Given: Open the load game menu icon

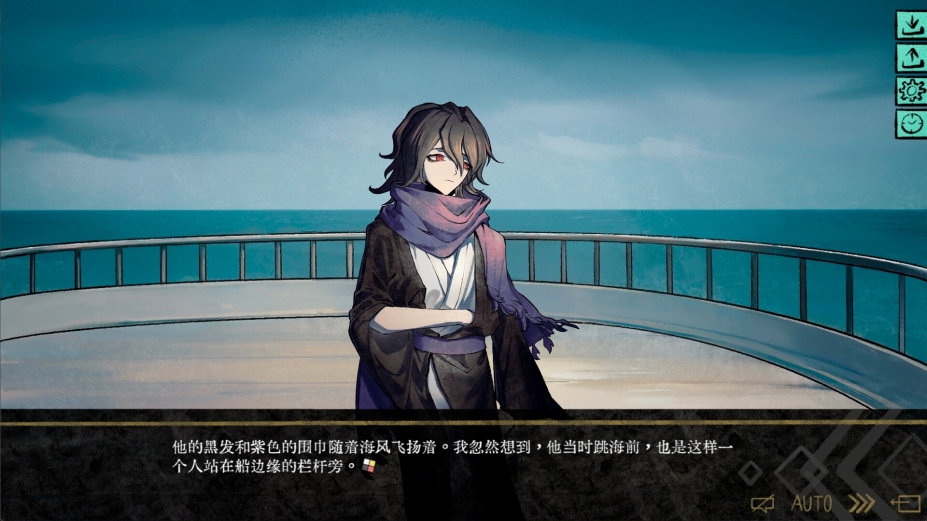Looking at the screenshot, I should pyautogui.click(x=910, y=58).
